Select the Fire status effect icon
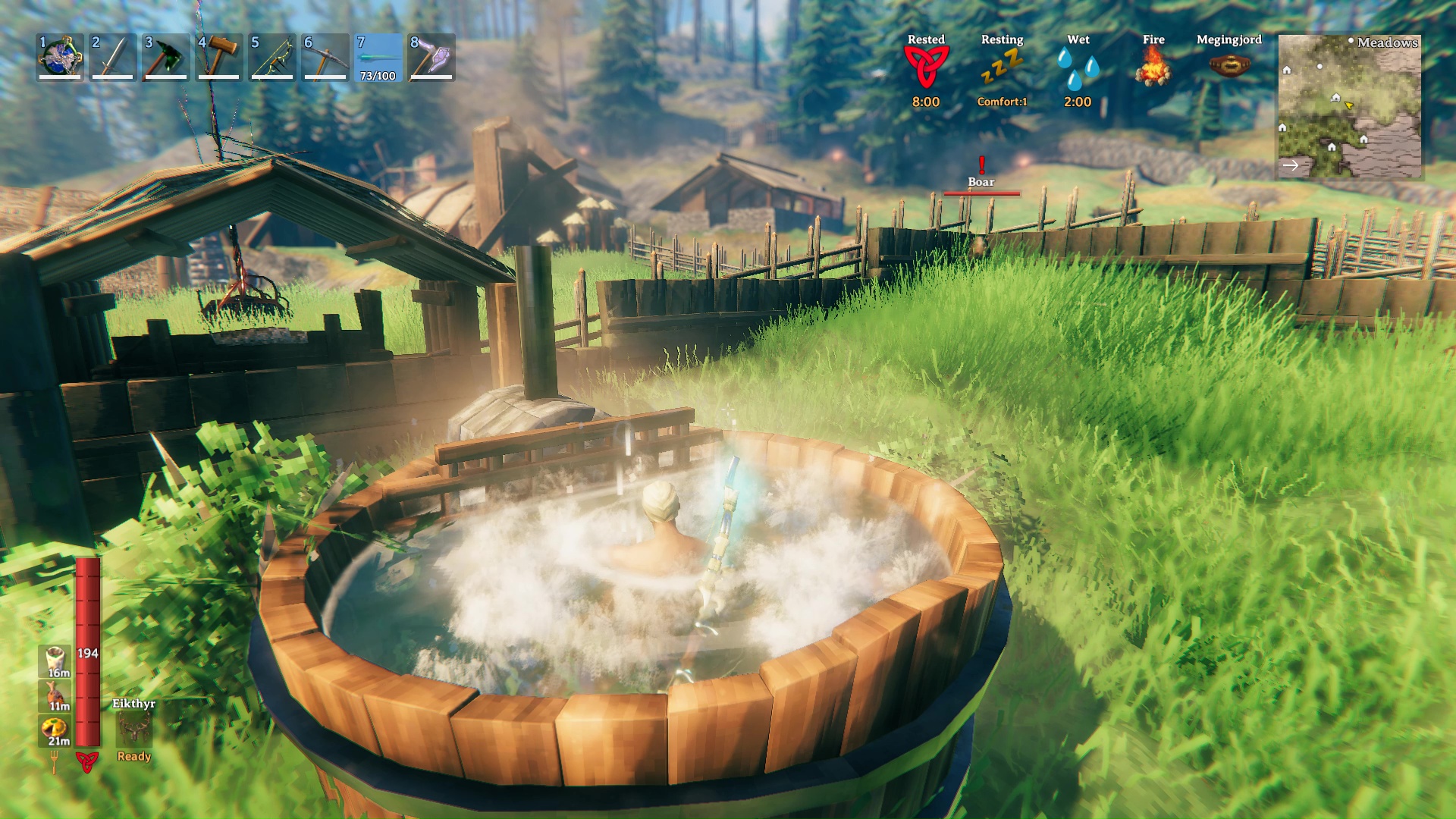This screenshot has width=1456, height=819. pos(1153,67)
